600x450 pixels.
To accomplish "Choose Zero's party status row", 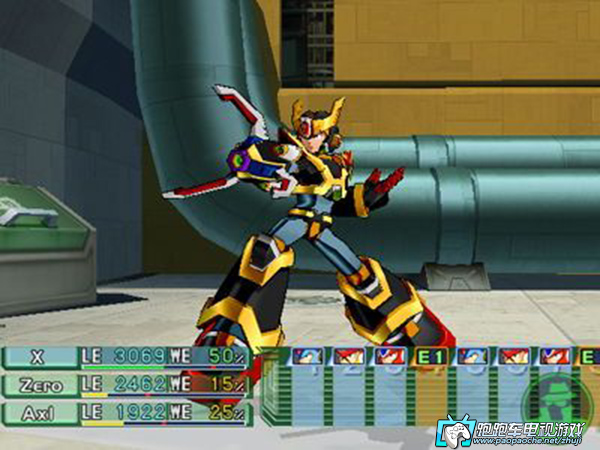I will [x=40, y=385].
